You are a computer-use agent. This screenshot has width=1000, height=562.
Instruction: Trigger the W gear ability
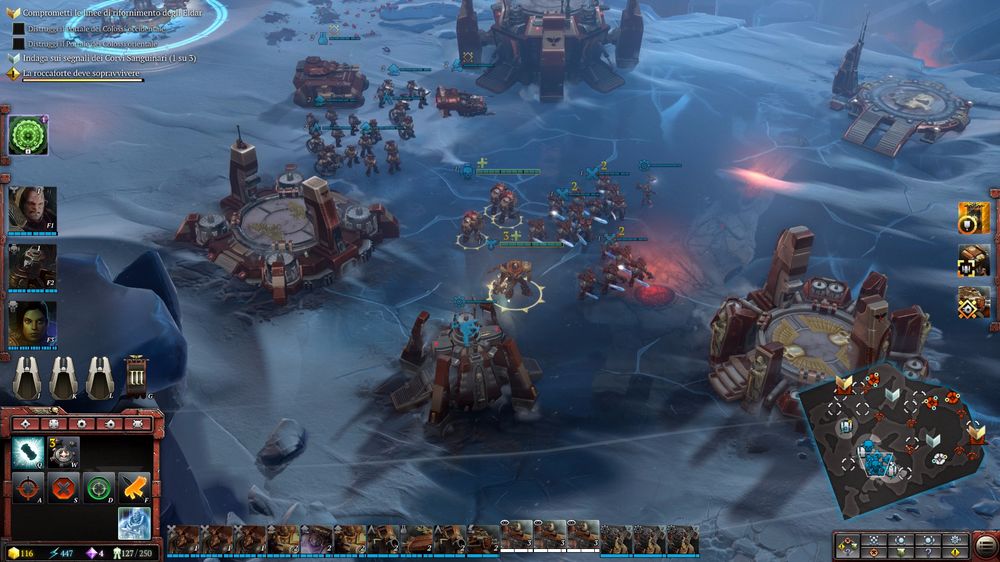click(64, 454)
